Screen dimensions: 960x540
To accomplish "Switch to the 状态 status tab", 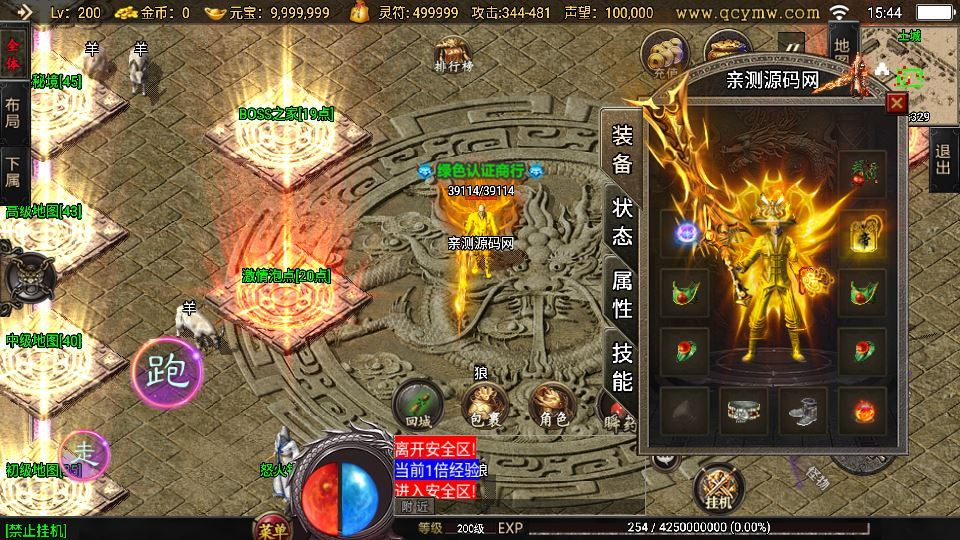I will (622, 222).
